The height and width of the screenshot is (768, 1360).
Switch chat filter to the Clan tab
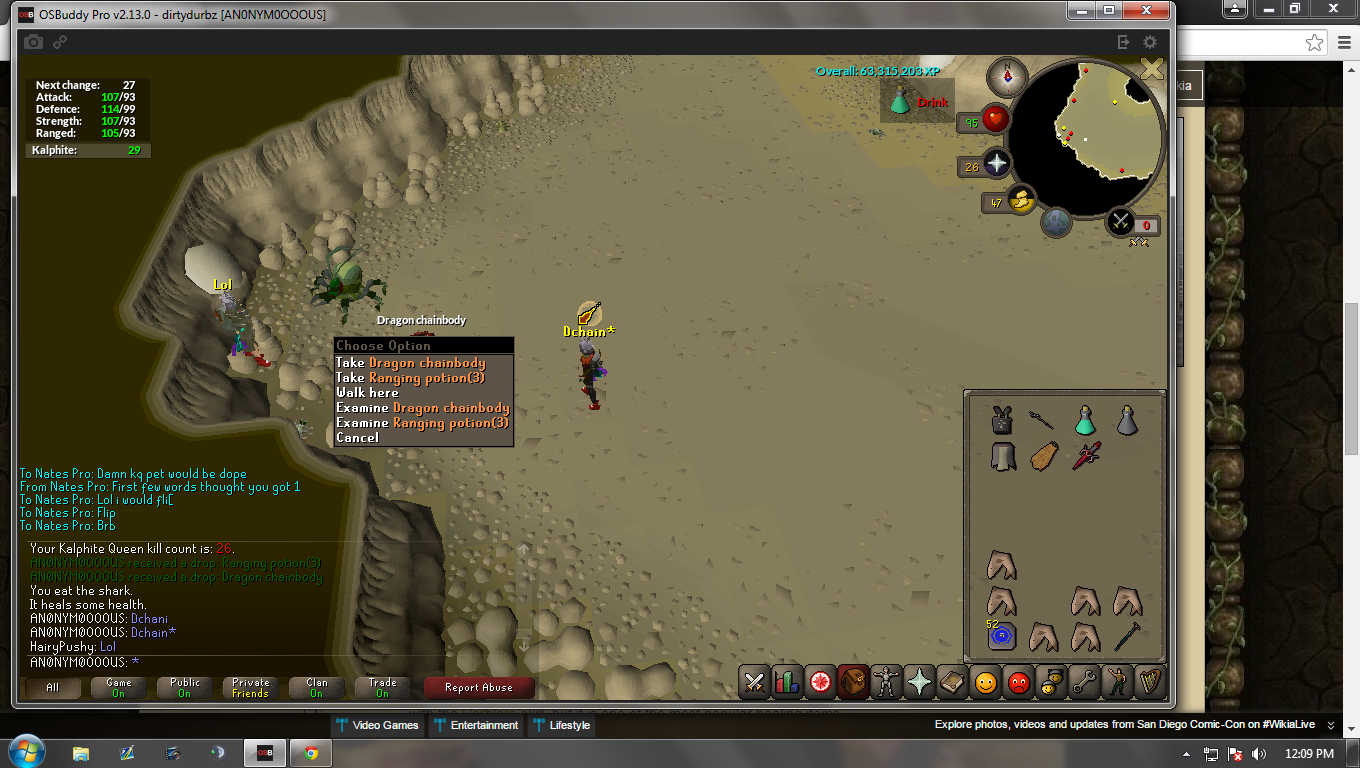[x=317, y=688]
